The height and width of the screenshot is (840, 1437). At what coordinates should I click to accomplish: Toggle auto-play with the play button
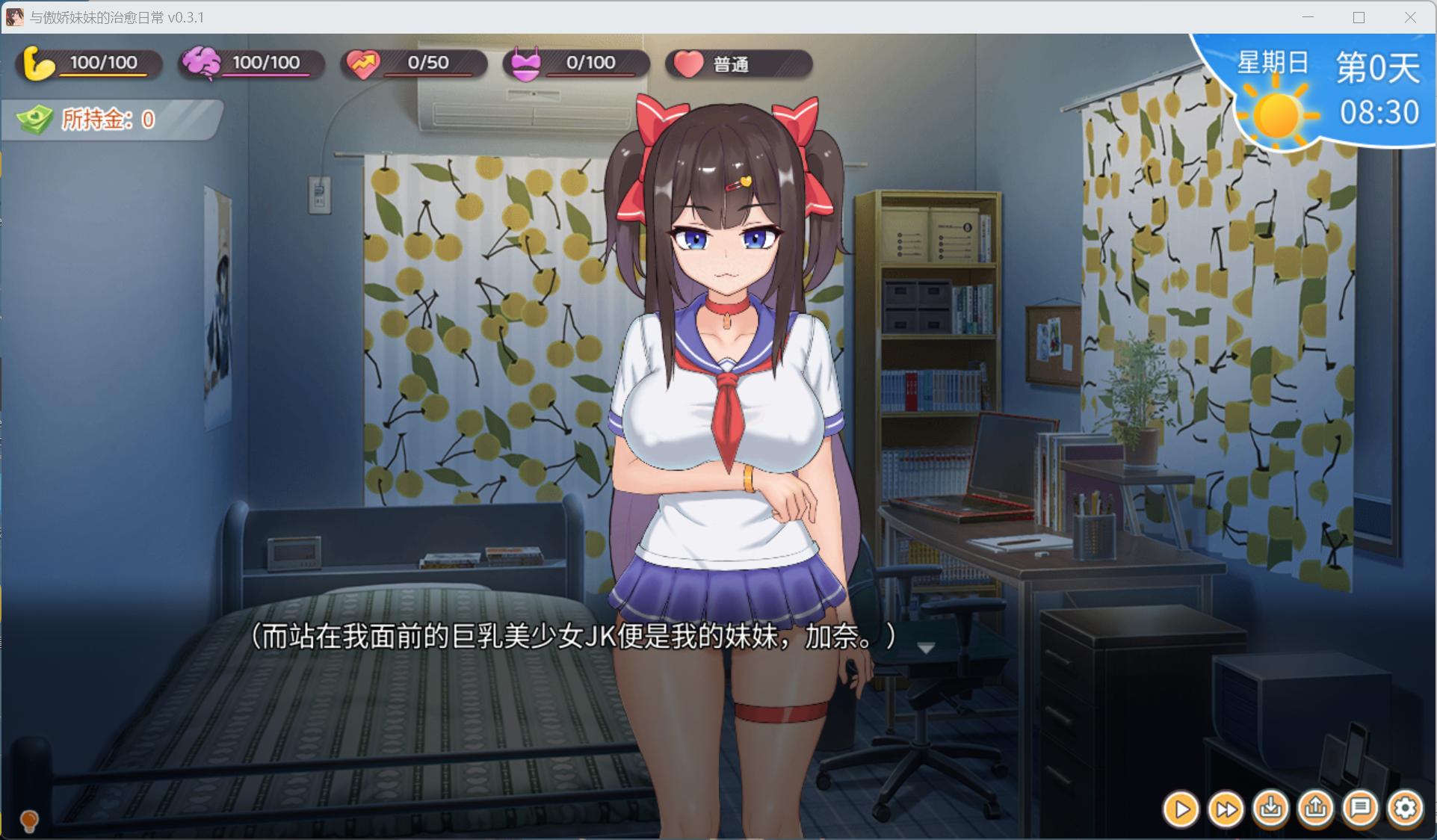(x=1181, y=809)
